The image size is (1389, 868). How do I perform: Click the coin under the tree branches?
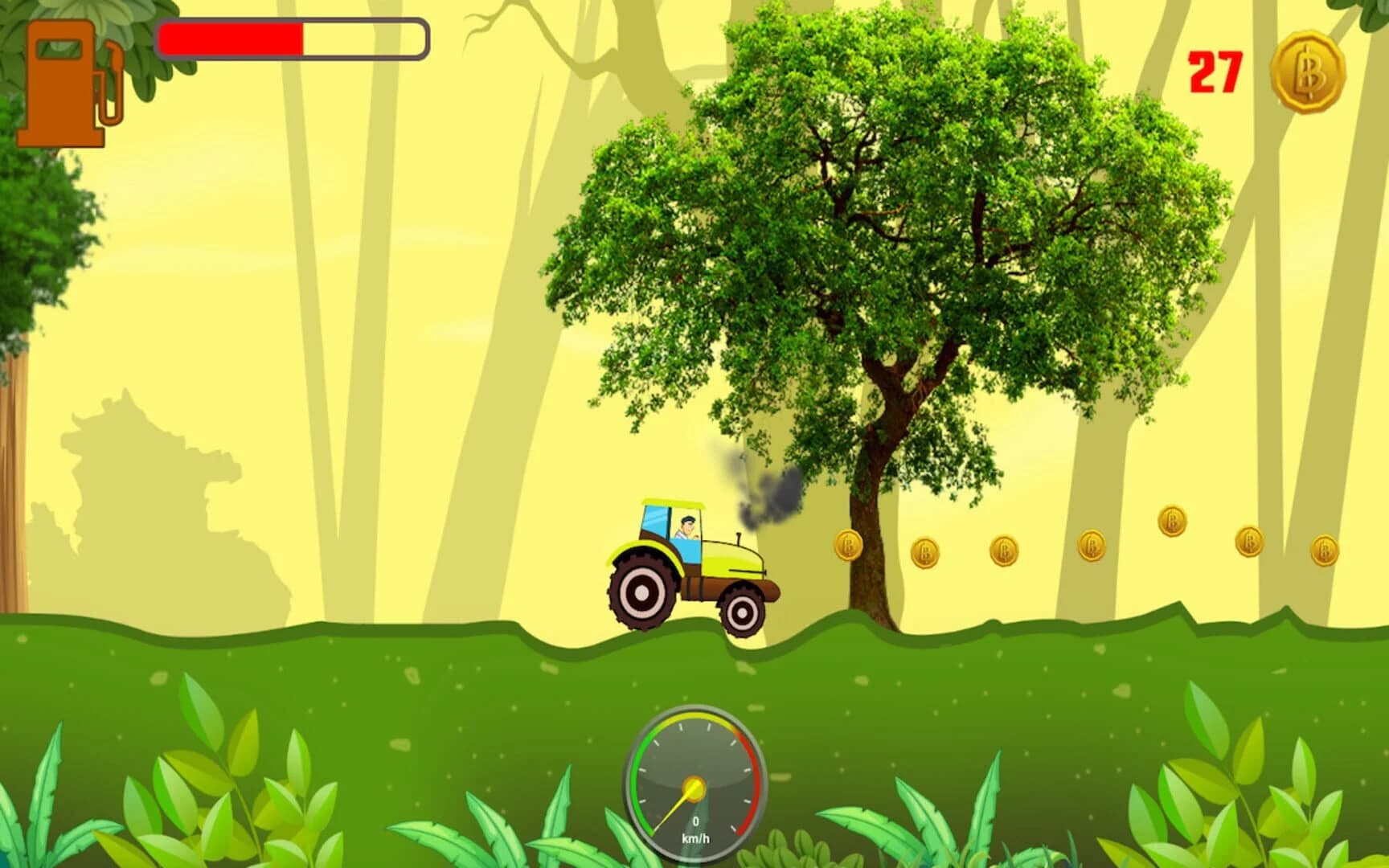click(924, 551)
